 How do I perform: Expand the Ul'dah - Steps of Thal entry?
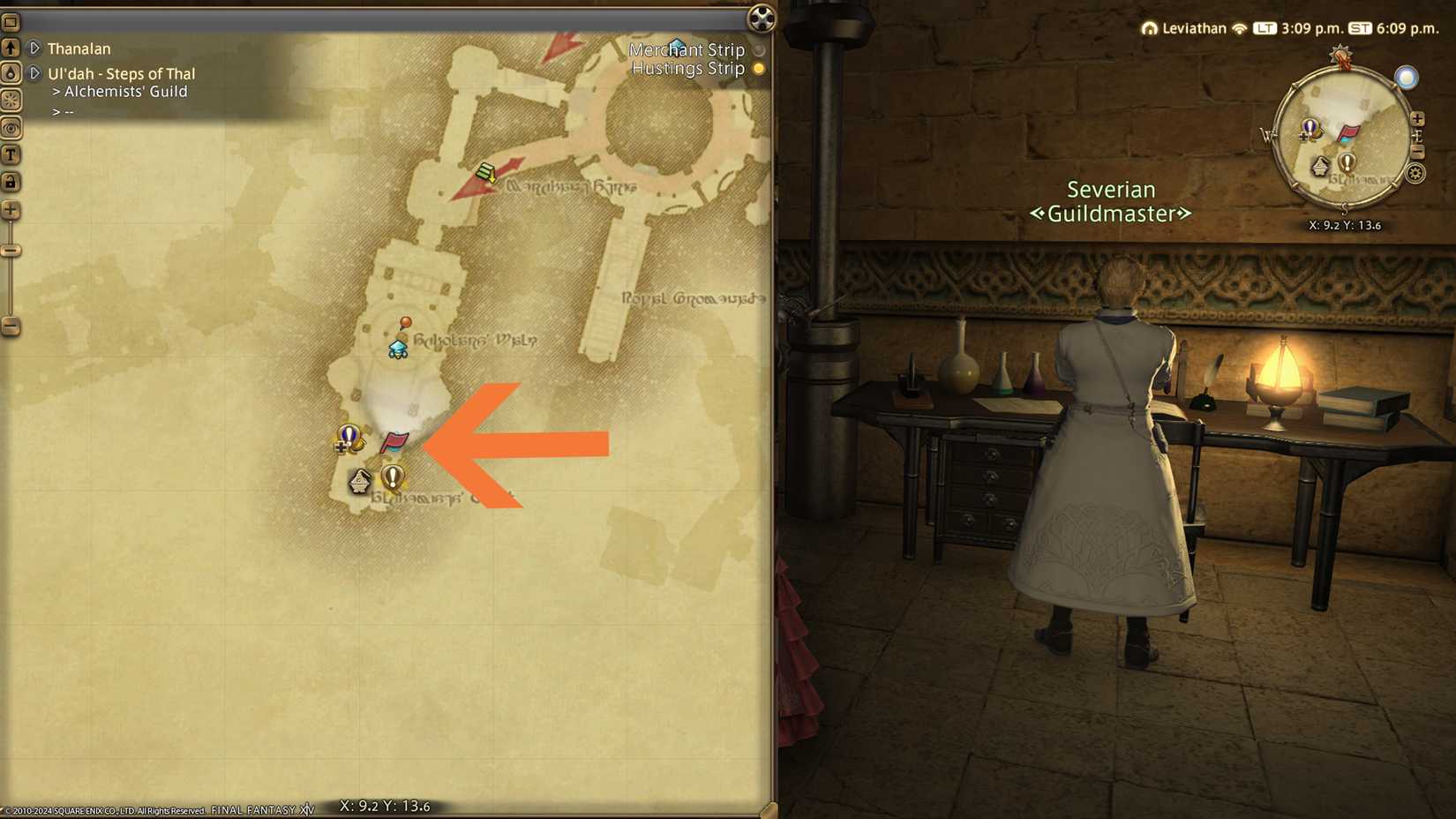click(34, 73)
